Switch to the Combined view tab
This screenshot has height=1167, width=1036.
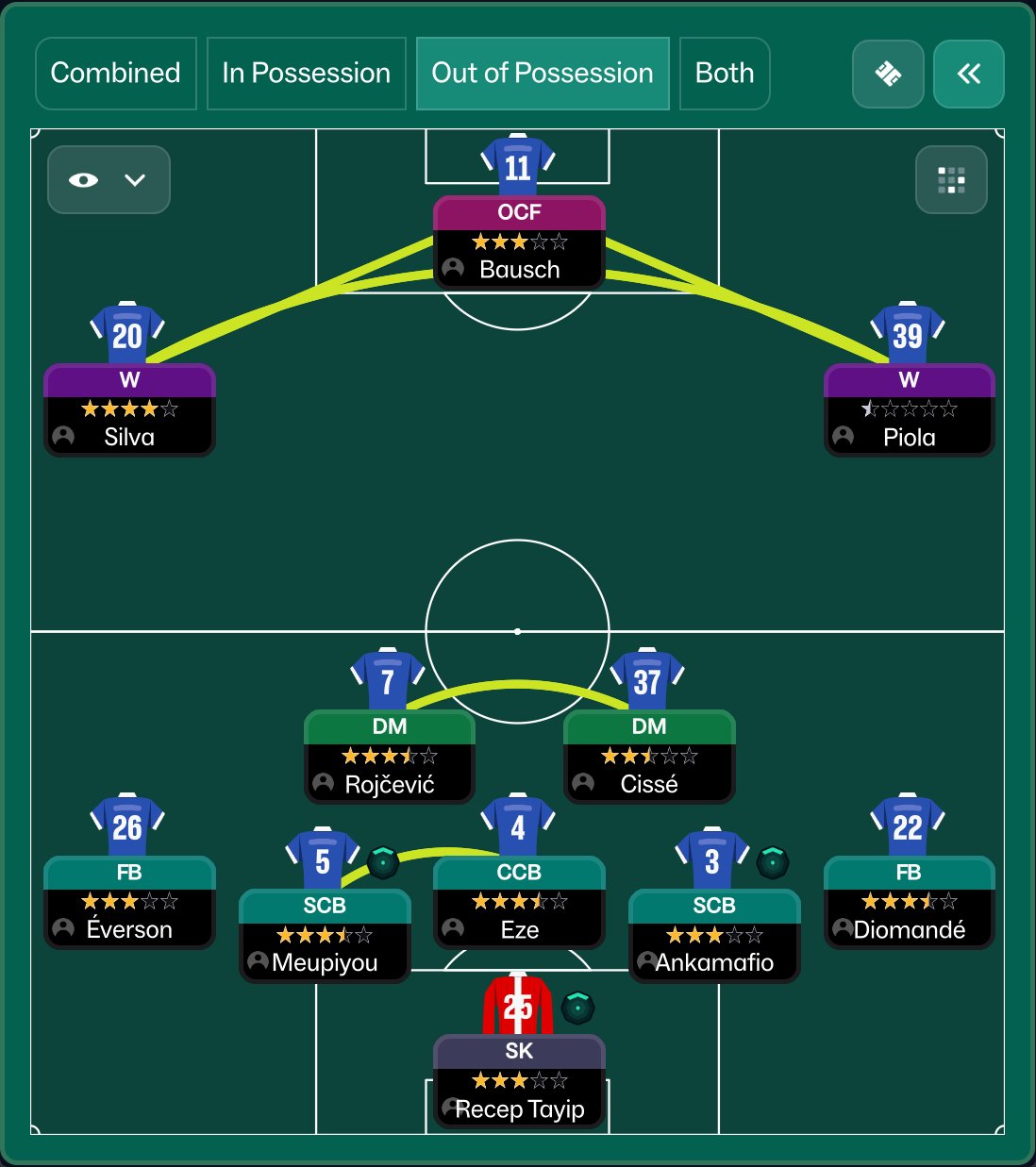[115, 74]
